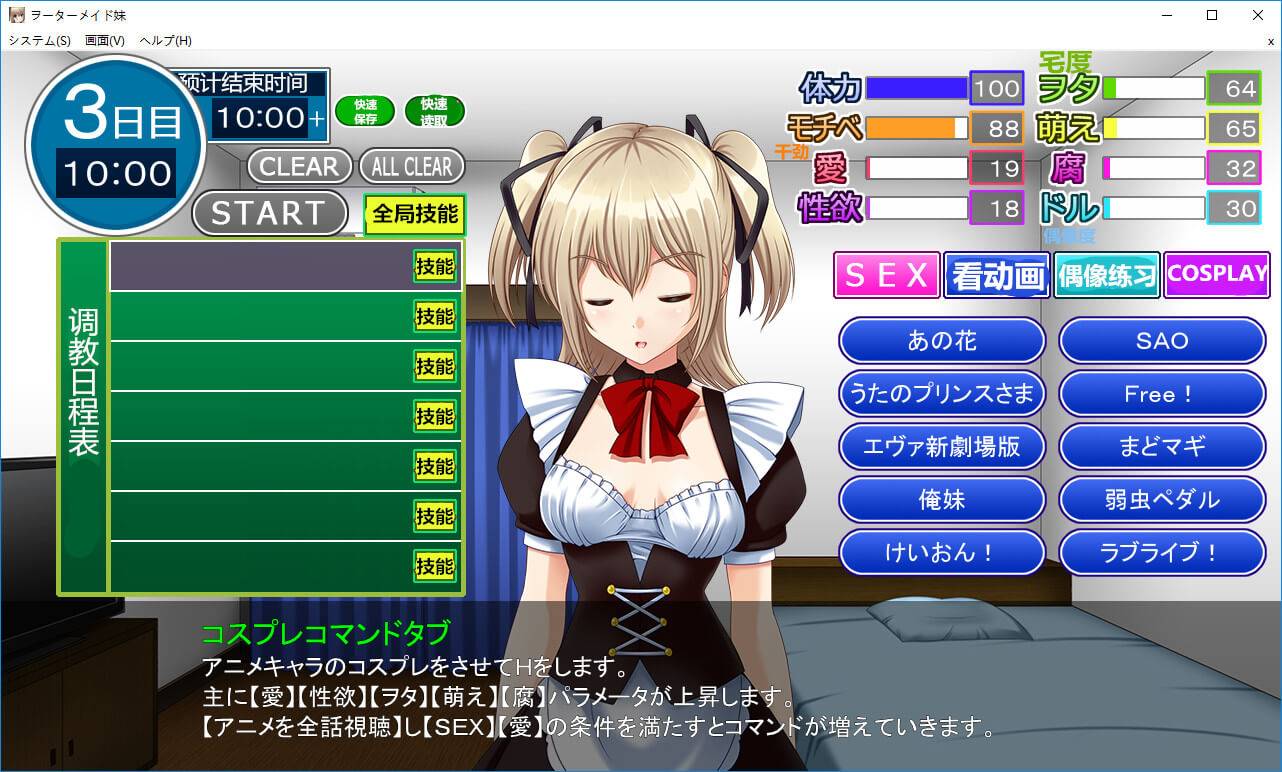
Task: Choose the まどマギ command
Action: tap(1162, 446)
